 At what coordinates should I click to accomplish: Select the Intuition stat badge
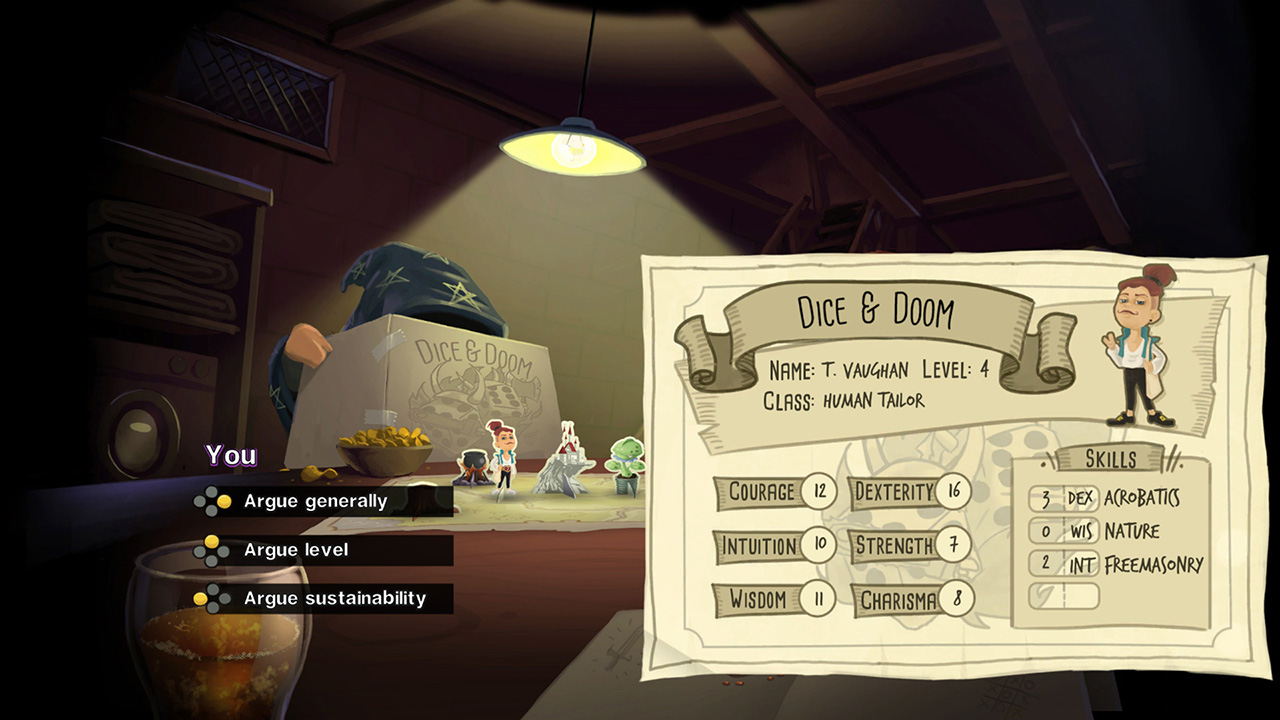click(775, 546)
